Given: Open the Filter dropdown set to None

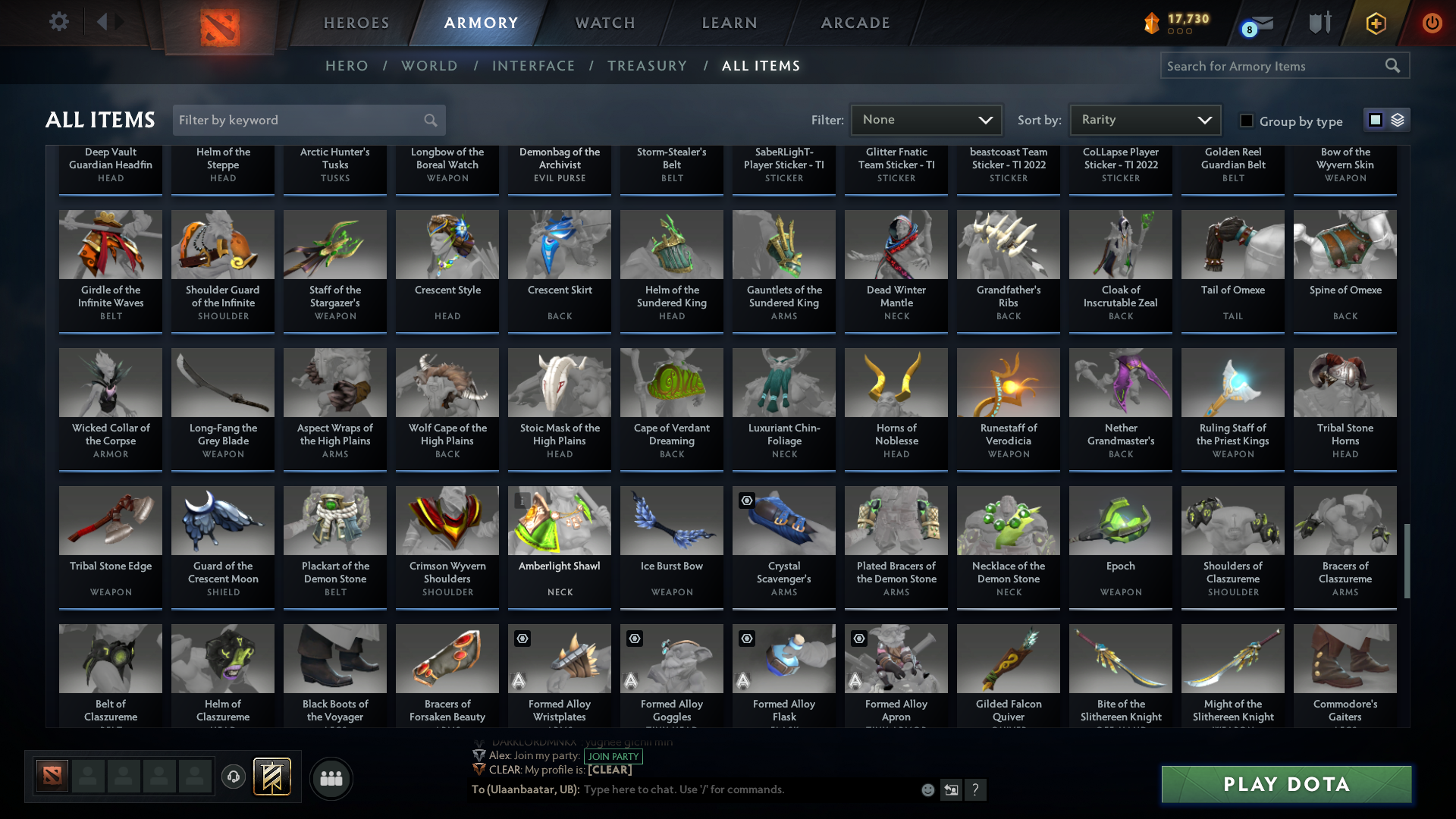Looking at the screenshot, I should (x=926, y=119).
